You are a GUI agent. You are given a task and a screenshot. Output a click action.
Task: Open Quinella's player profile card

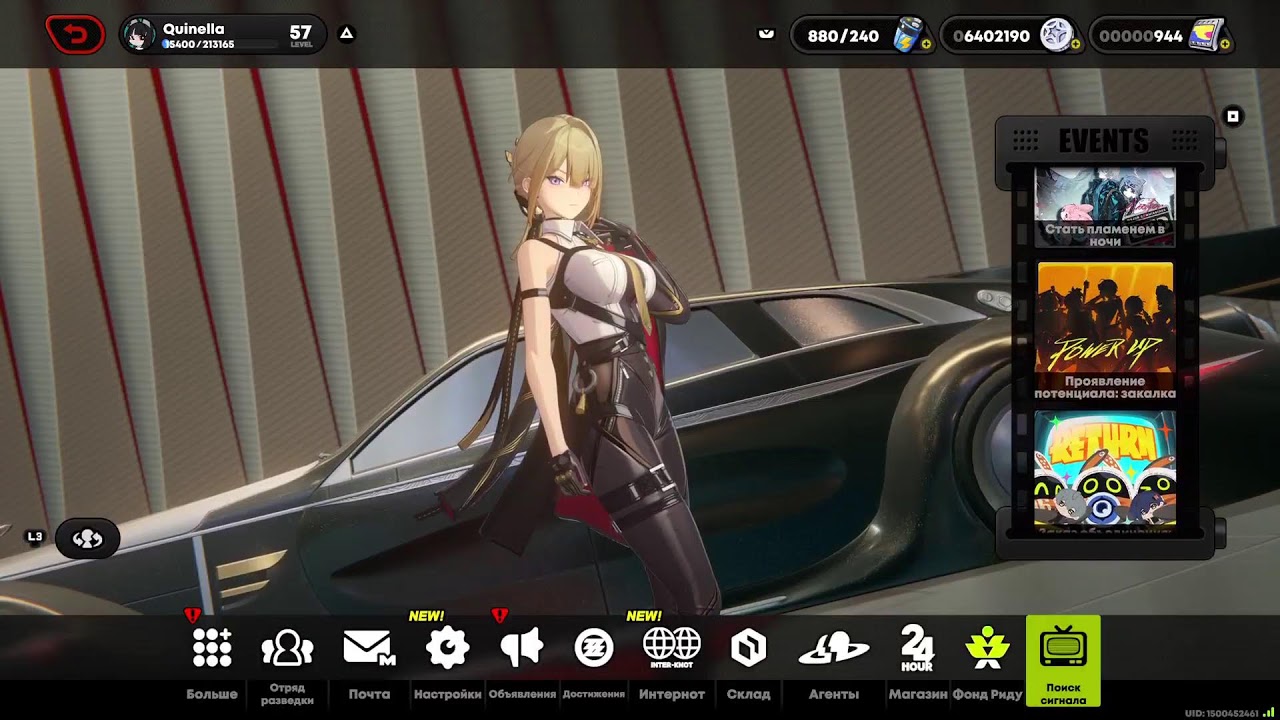[222, 35]
